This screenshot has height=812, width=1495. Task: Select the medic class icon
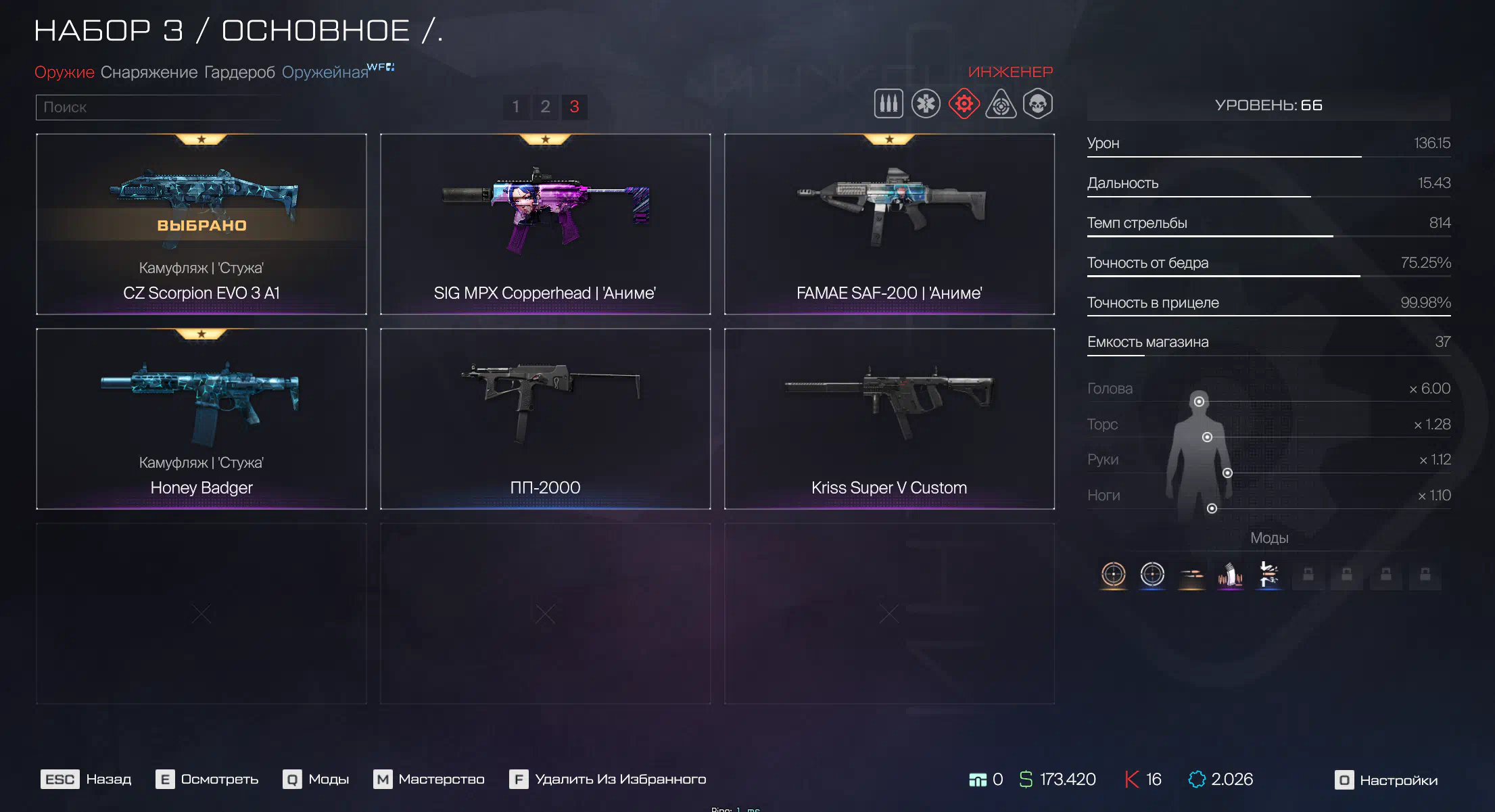pyautogui.click(x=926, y=104)
